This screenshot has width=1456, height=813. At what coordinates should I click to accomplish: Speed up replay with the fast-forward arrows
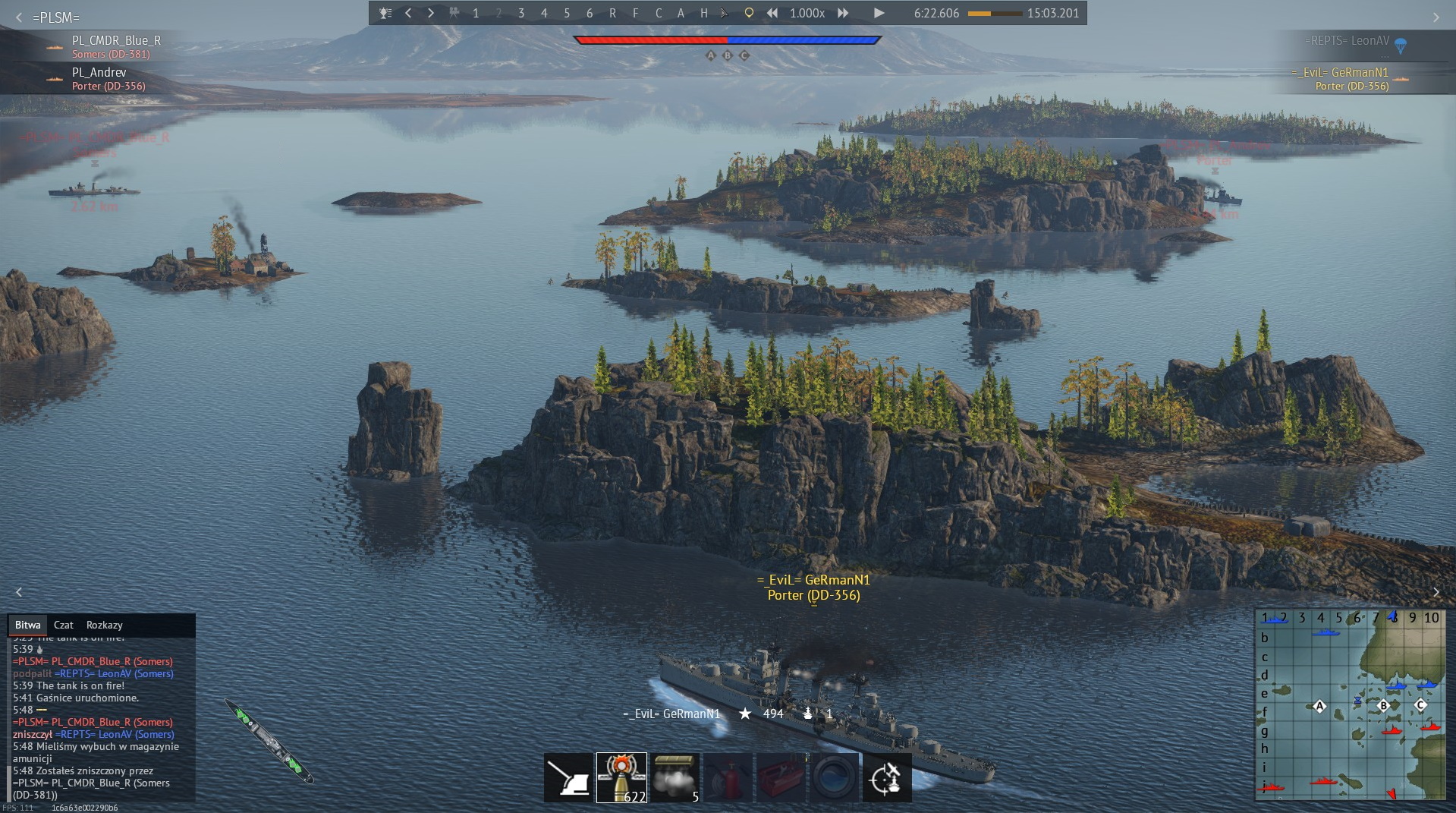coord(843,13)
